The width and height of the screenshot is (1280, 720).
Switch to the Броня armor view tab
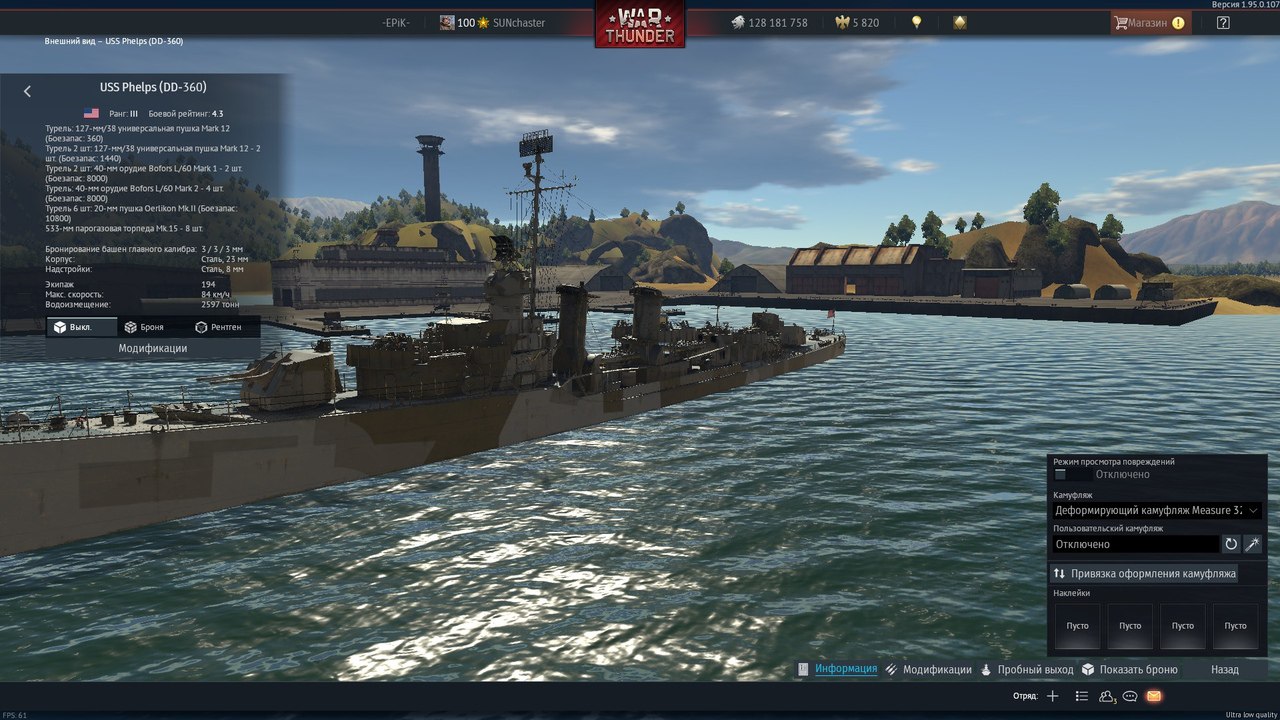(x=144, y=327)
